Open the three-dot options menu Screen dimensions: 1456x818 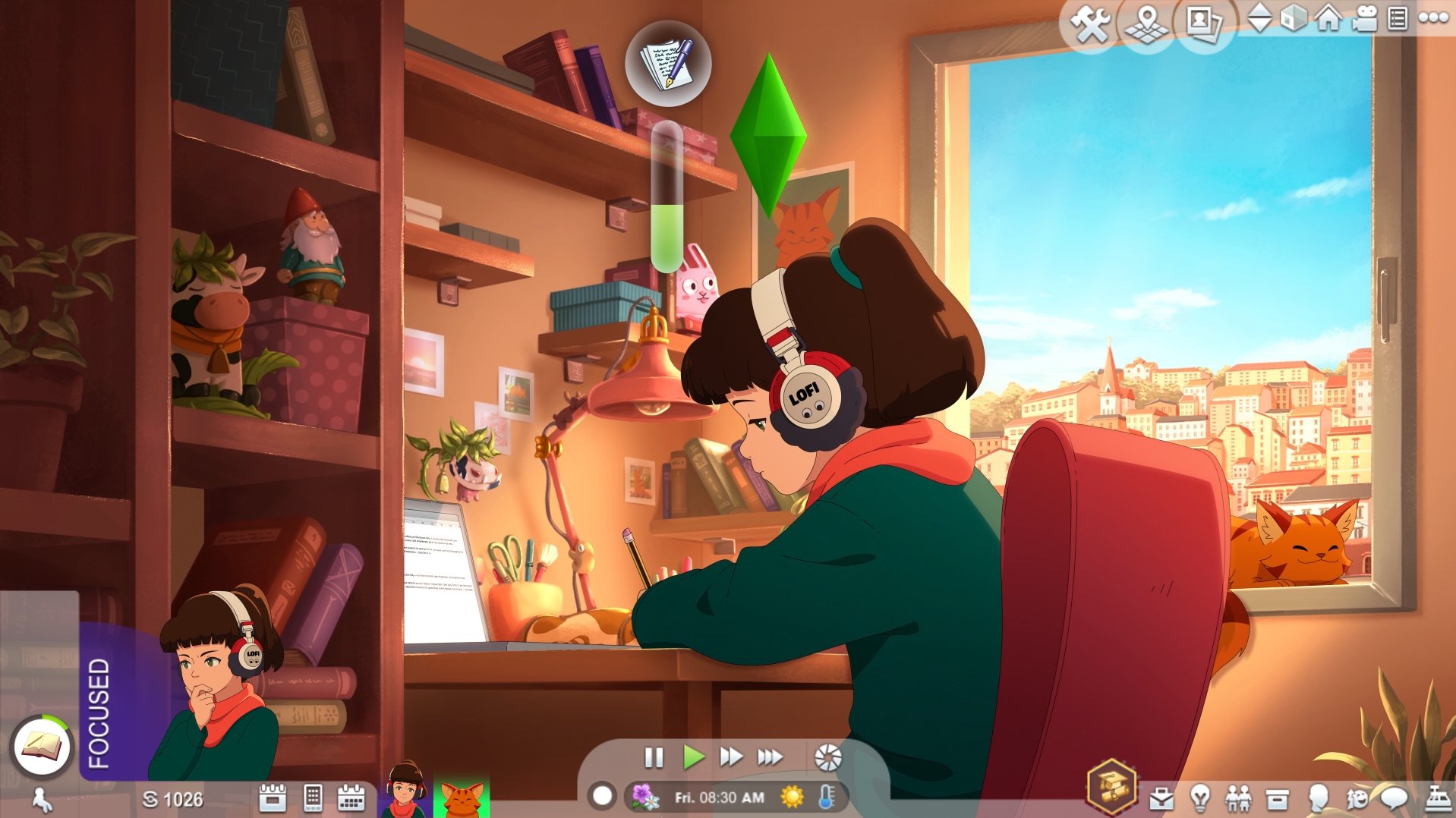click(x=1433, y=18)
